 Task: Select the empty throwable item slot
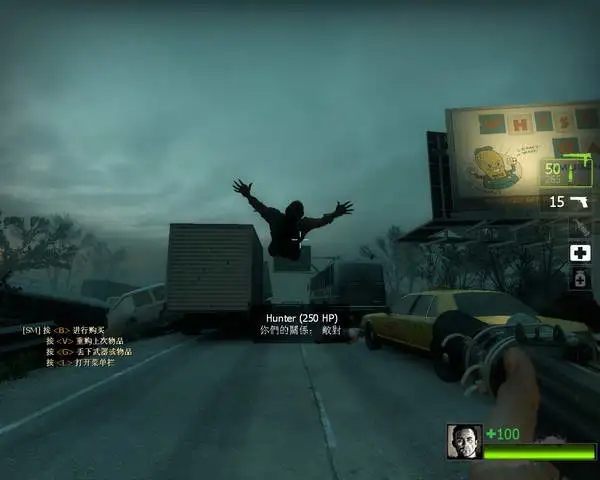point(580,228)
